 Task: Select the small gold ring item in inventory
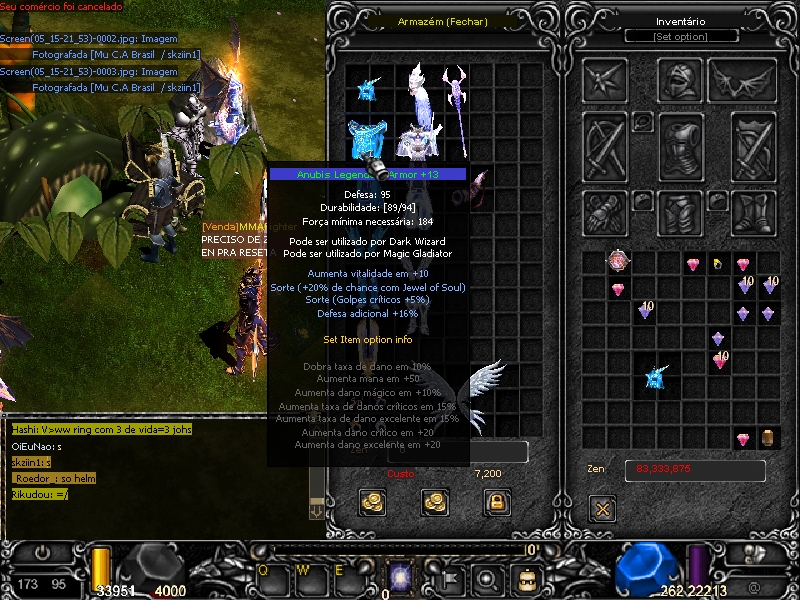tap(717, 264)
